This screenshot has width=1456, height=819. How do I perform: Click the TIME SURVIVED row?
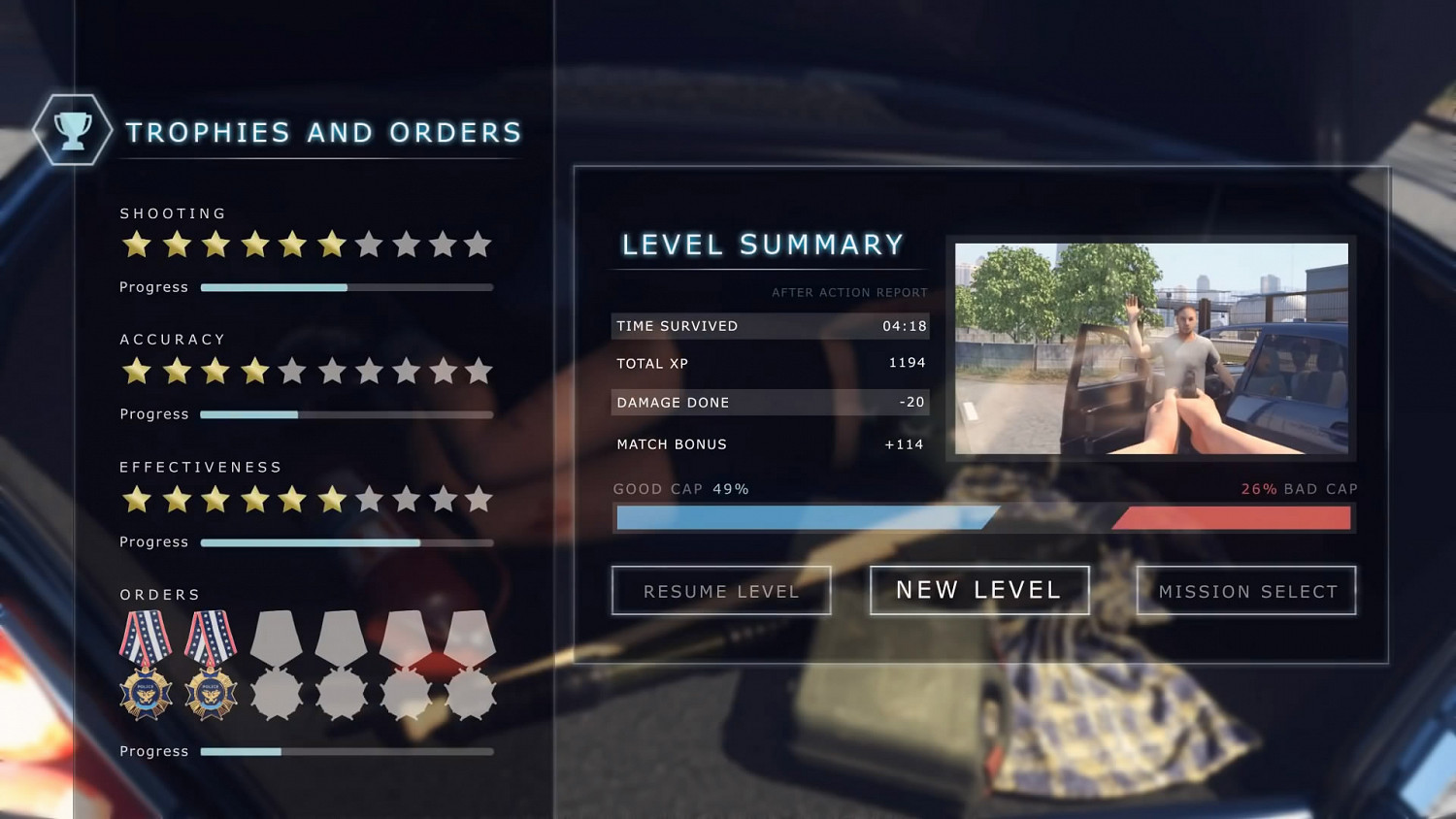click(770, 326)
